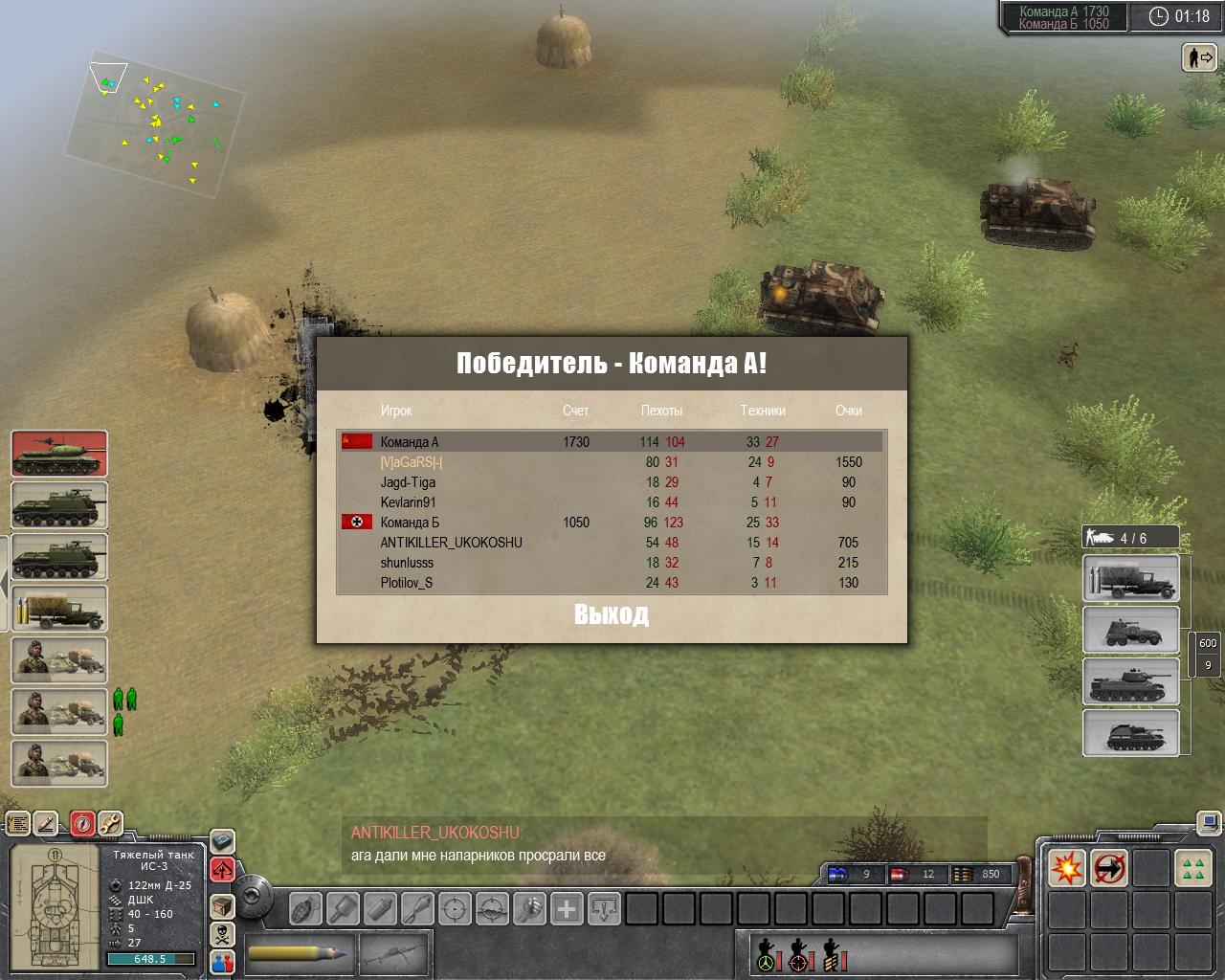This screenshot has width=1225, height=980.
Task: Toggle the crossed-out arrow hold position command
Action: tap(1109, 868)
